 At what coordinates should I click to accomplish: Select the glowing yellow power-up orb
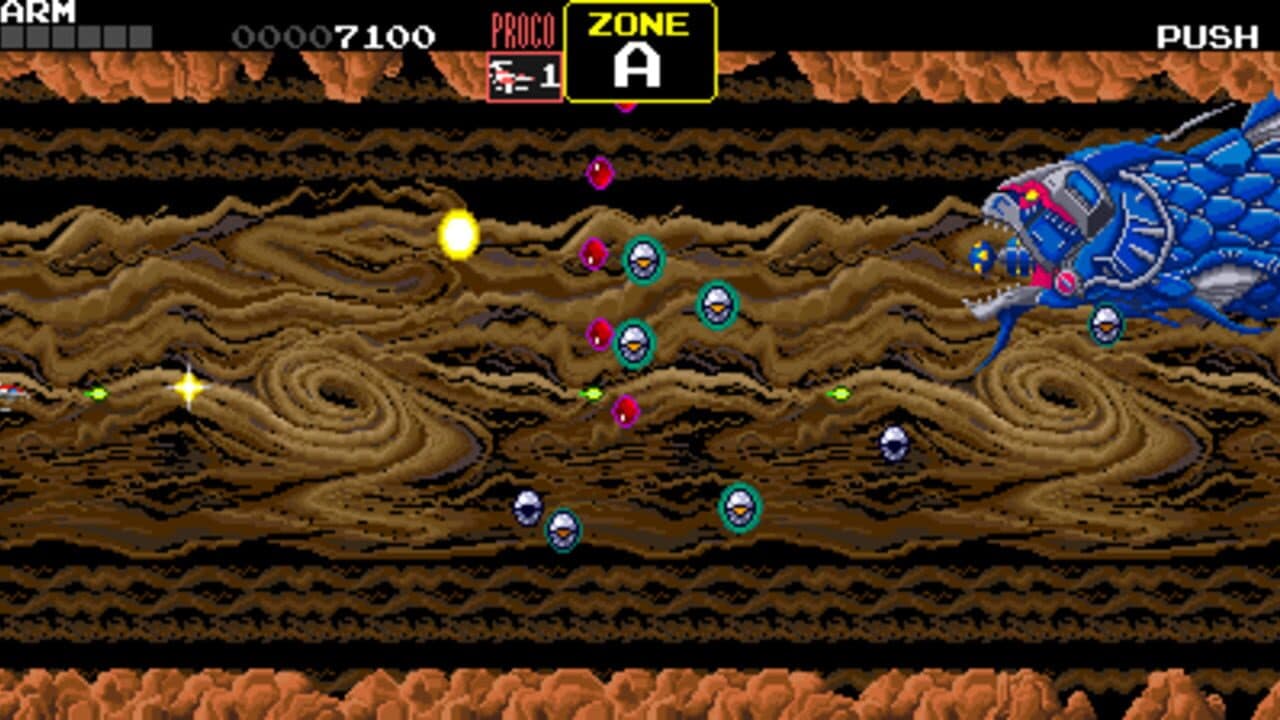tap(458, 232)
